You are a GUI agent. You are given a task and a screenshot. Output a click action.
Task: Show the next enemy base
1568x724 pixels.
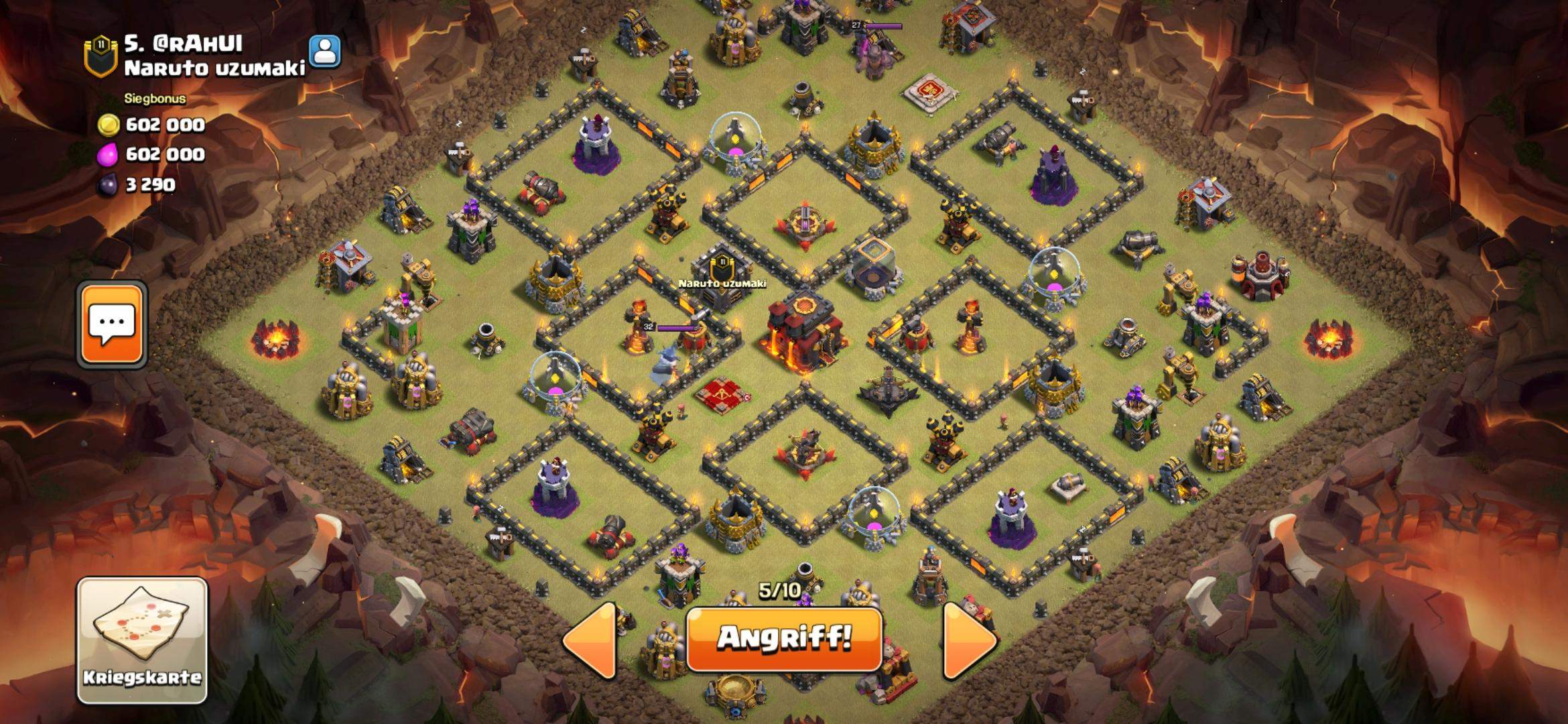969,640
